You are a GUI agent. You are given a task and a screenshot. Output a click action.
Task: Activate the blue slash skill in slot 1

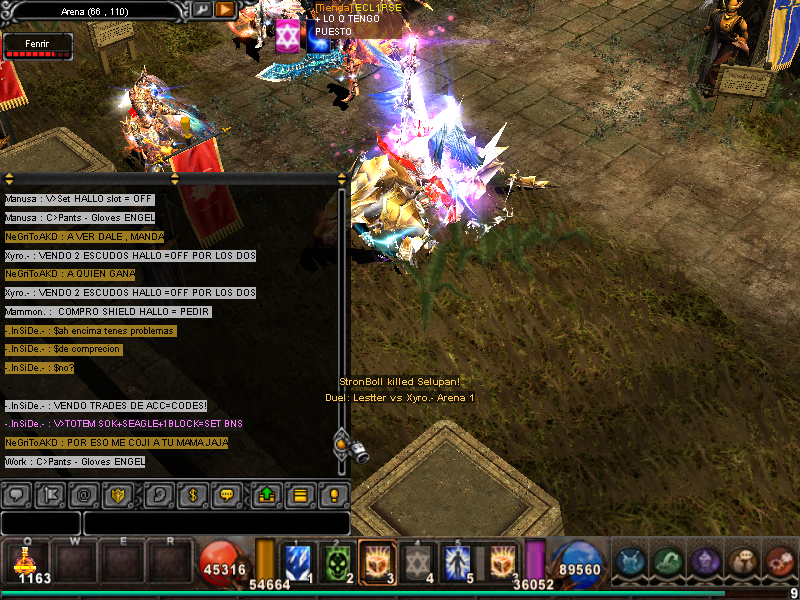(x=299, y=562)
